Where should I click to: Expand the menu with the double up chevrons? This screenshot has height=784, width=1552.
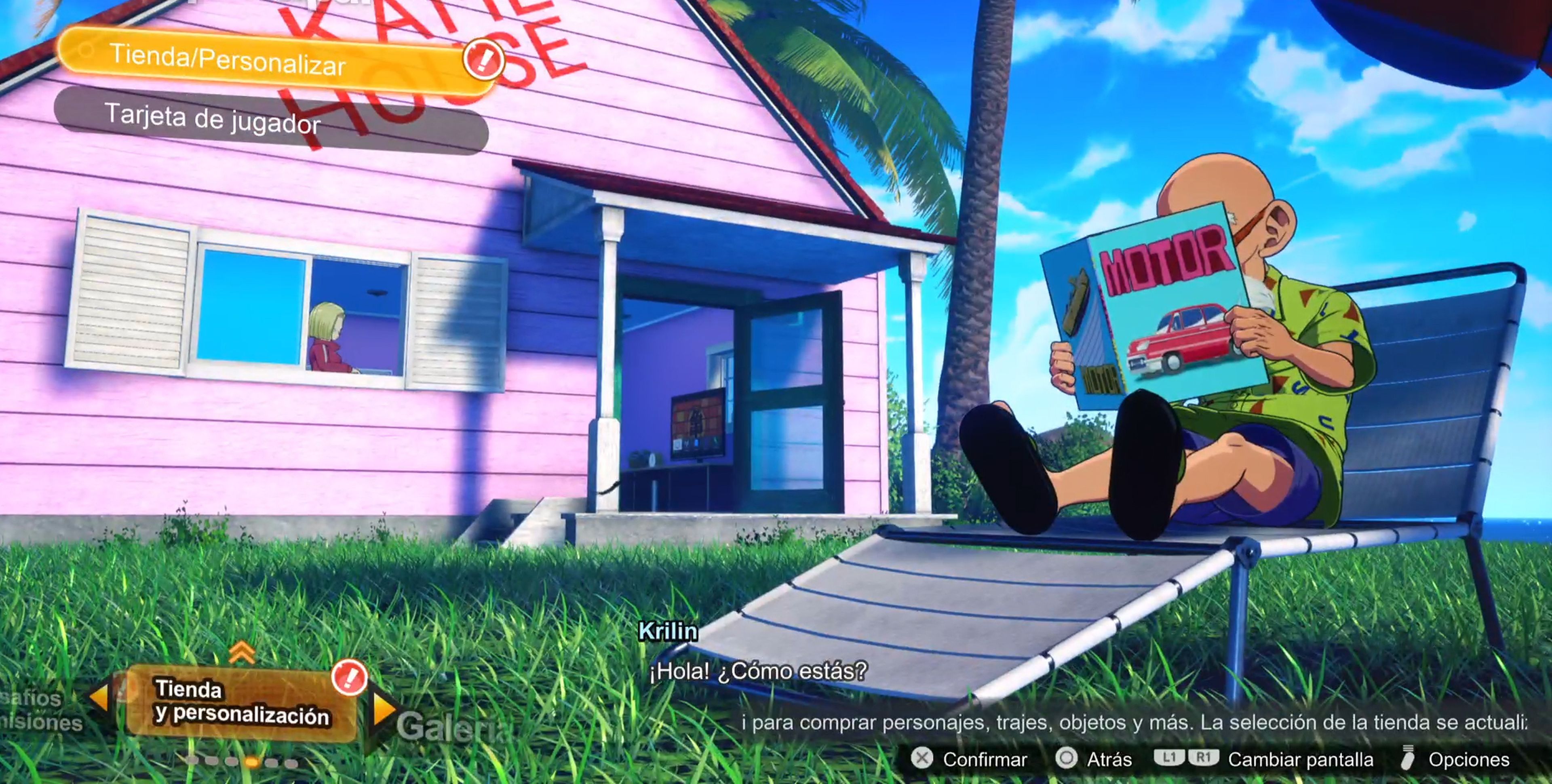point(242,651)
